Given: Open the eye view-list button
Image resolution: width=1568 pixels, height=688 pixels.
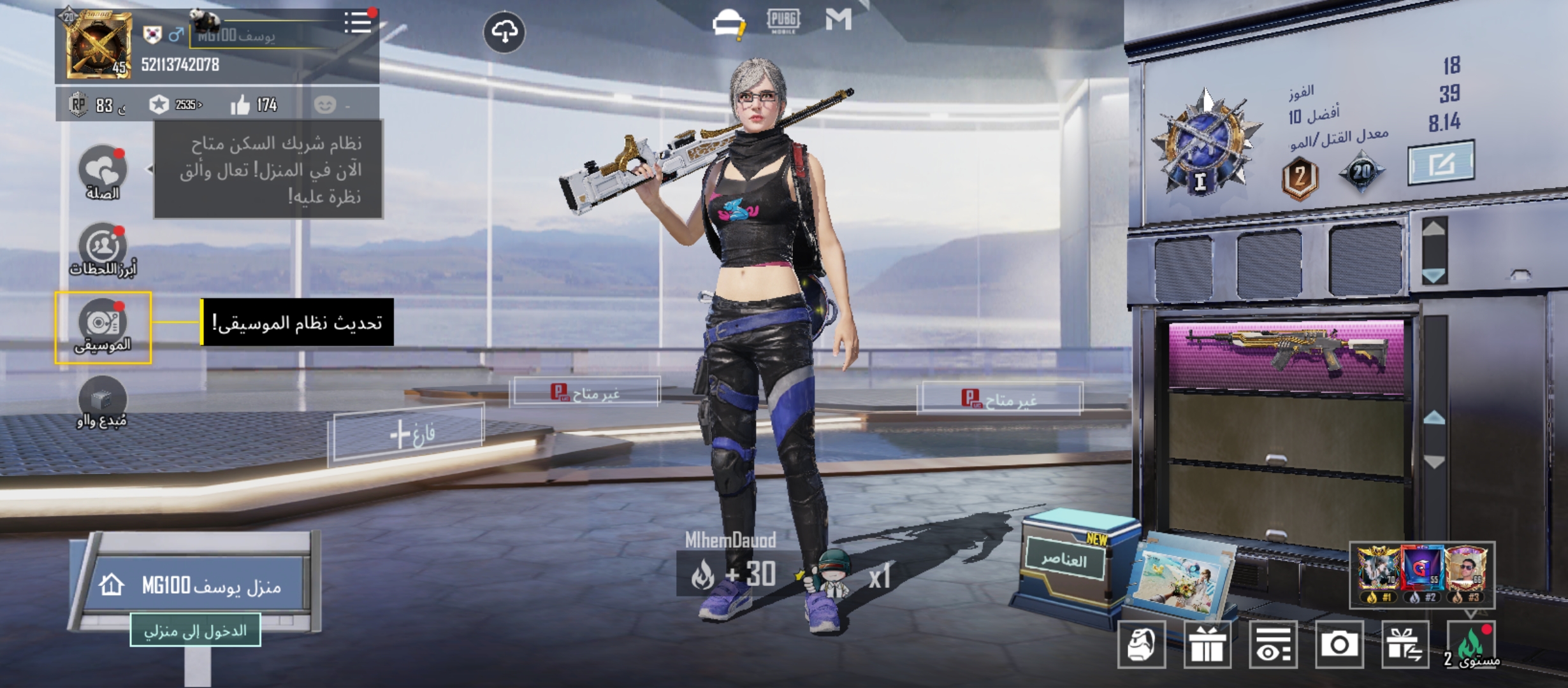Looking at the screenshot, I should pos(1273,645).
